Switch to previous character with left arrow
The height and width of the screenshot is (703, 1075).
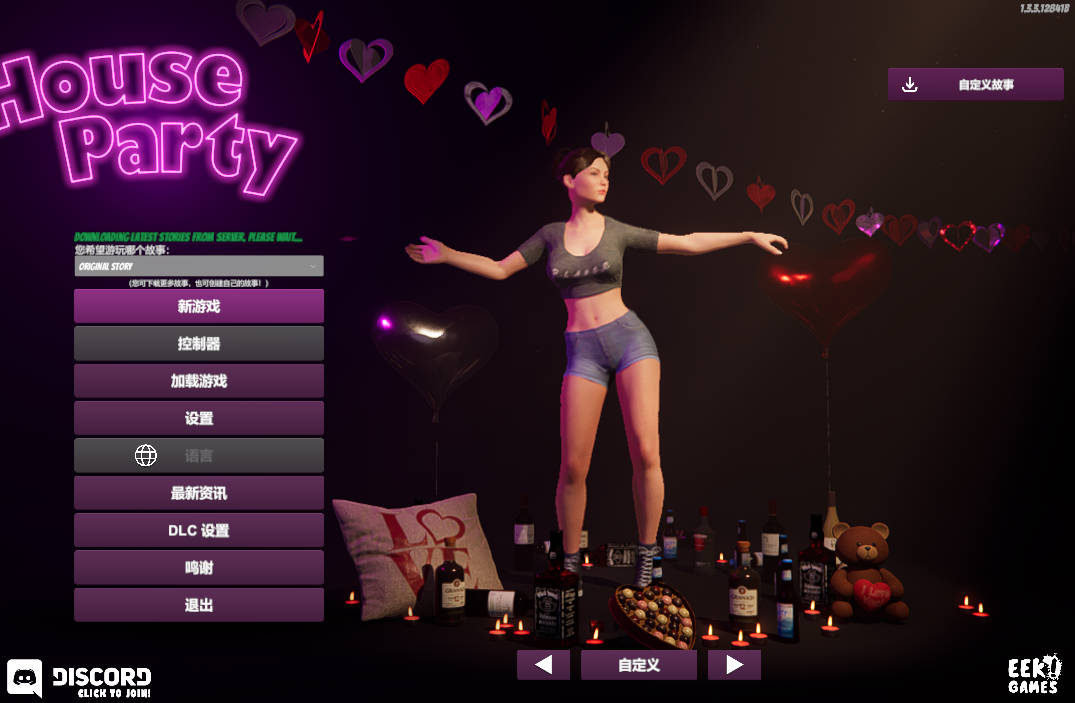[543, 665]
